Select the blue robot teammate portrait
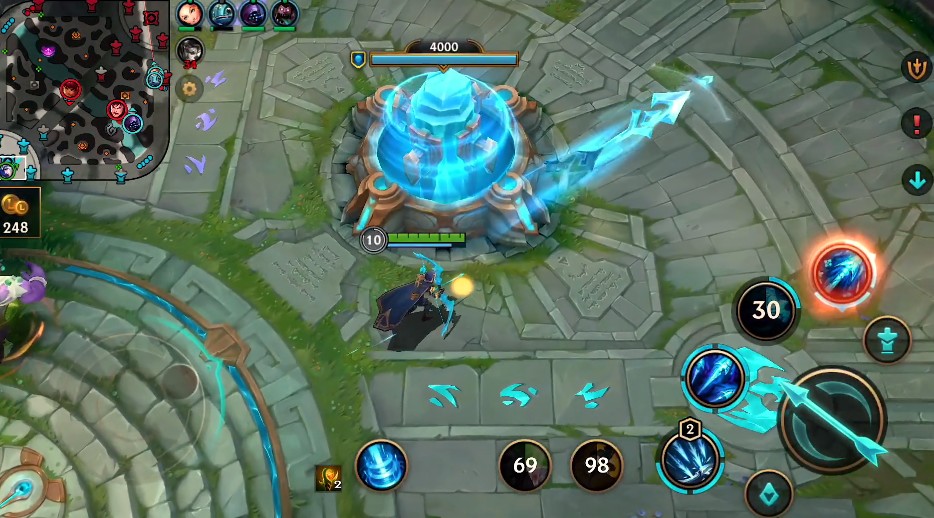934x518 pixels. [x=222, y=14]
